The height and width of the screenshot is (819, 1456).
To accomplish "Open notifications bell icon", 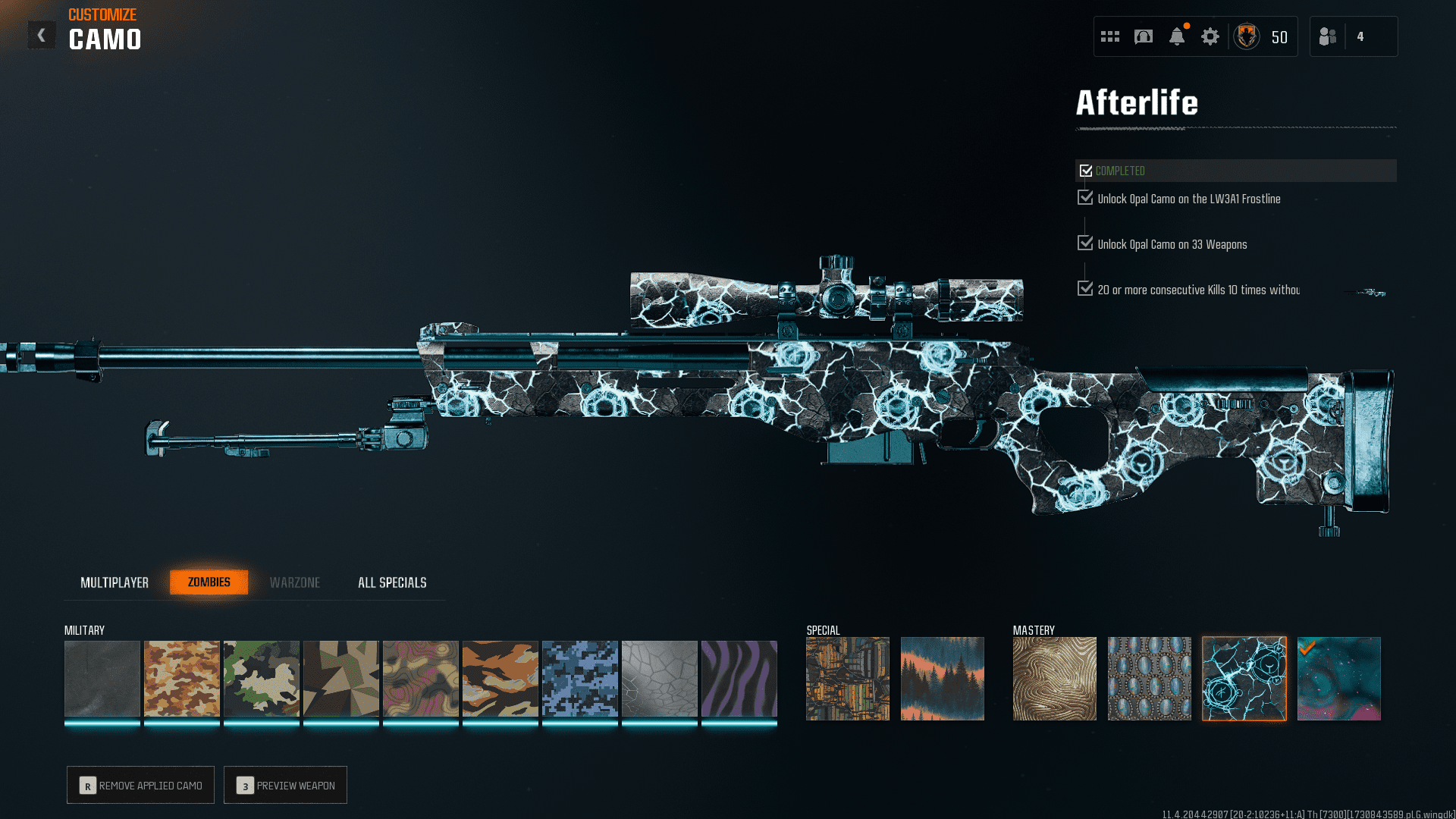I will [1177, 36].
